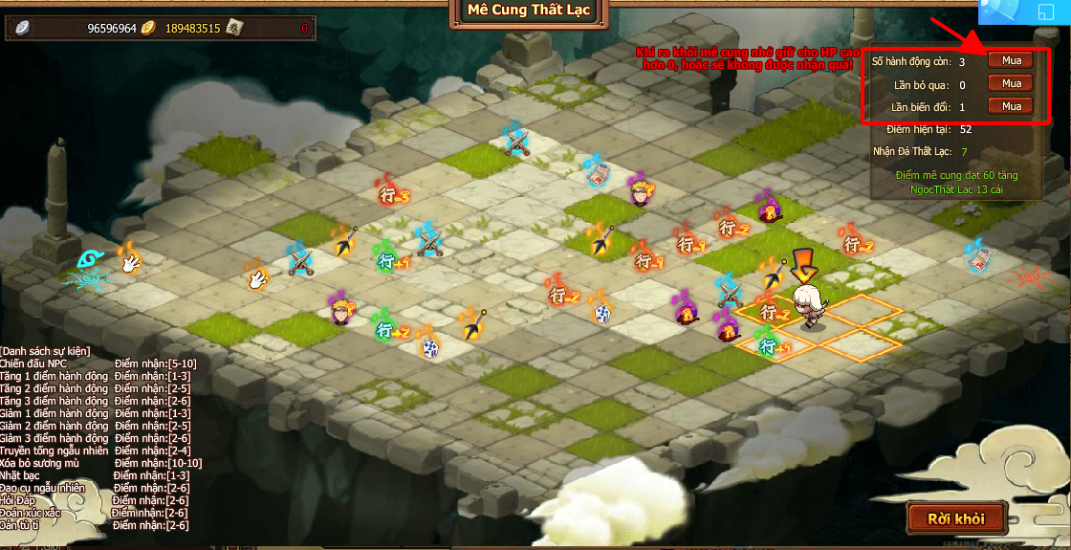This screenshot has height=550, width=1071.
Task: Click the window icon in blue overlay
Action: click(x=1044, y=13)
